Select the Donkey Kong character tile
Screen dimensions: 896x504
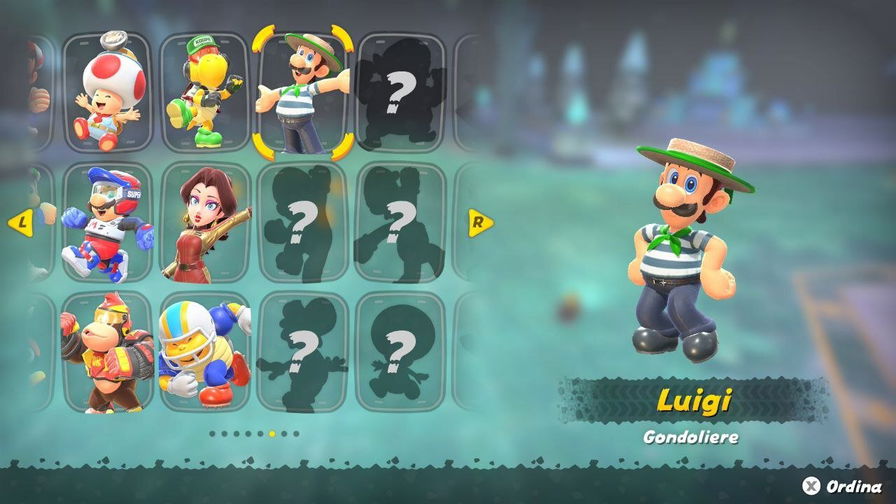pyautogui.click(x=107, y=352)
